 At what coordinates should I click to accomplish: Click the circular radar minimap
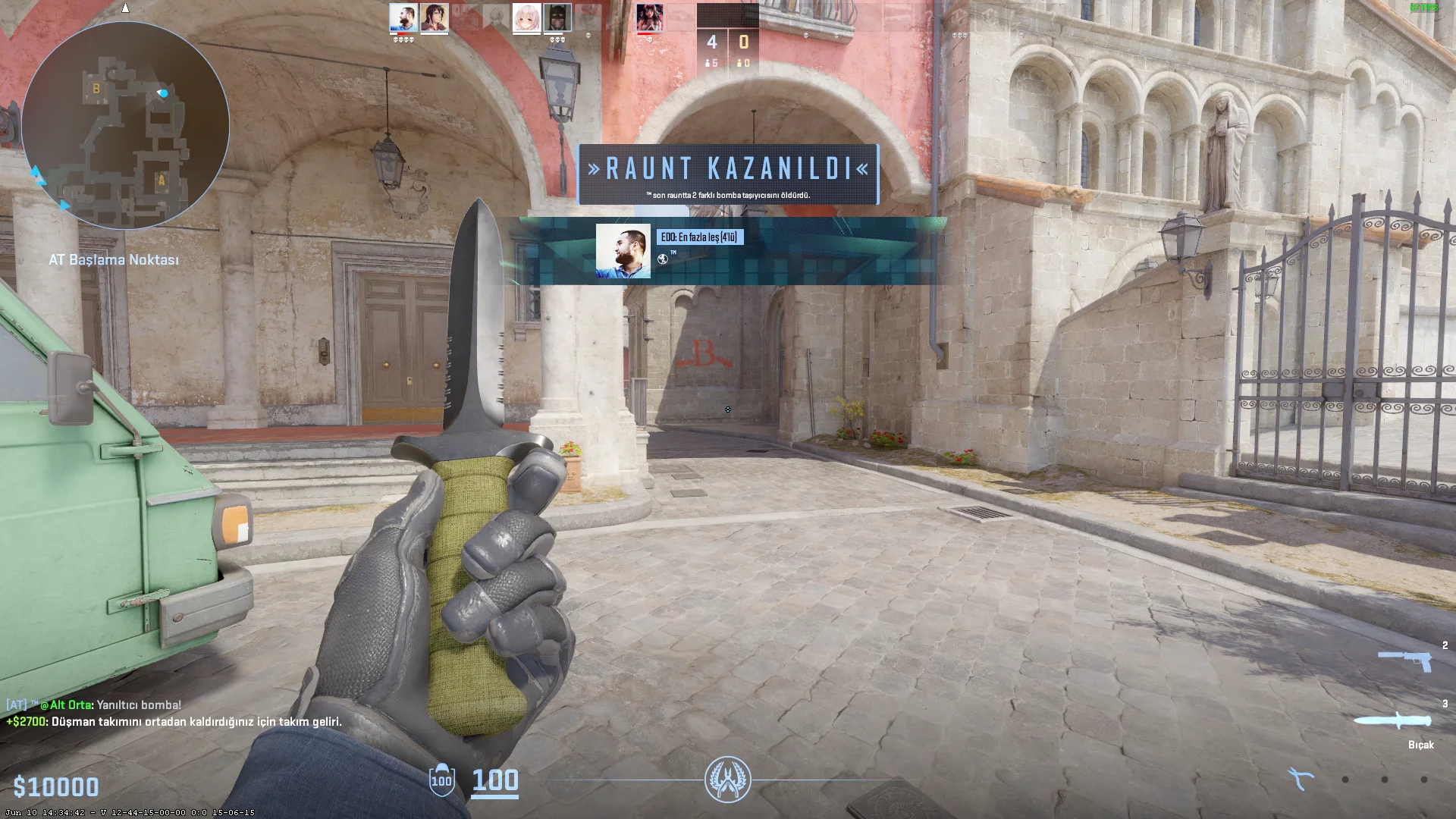coord(125,125)
